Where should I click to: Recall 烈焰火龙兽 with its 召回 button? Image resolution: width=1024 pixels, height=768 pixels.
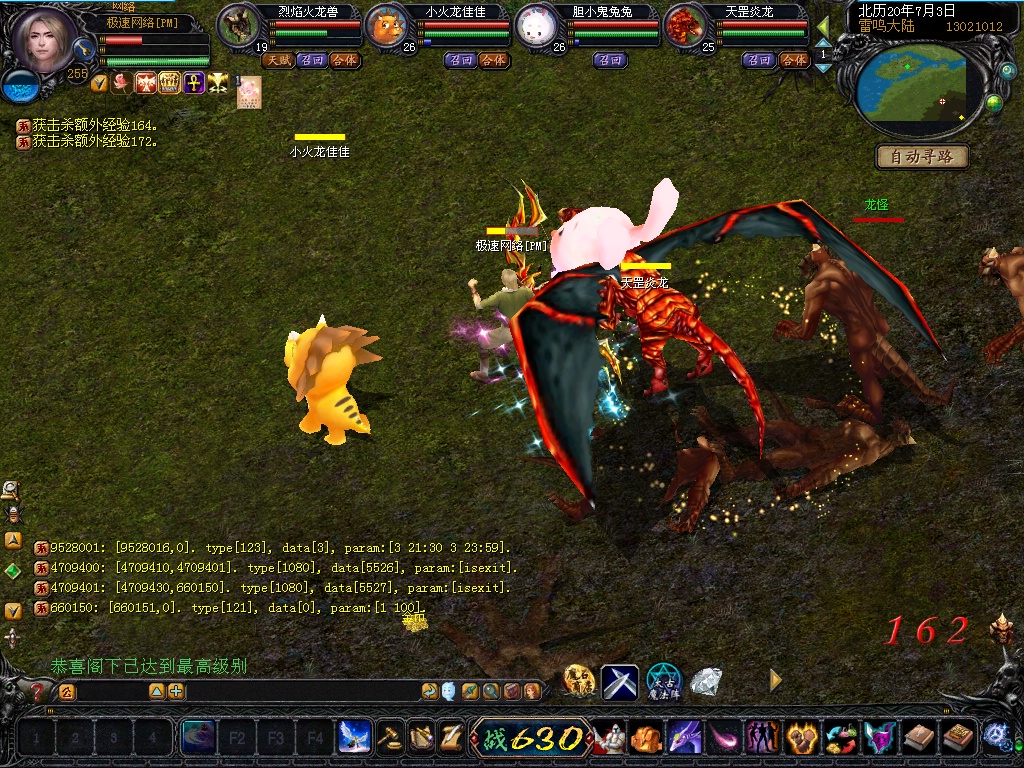coord(312,60)
